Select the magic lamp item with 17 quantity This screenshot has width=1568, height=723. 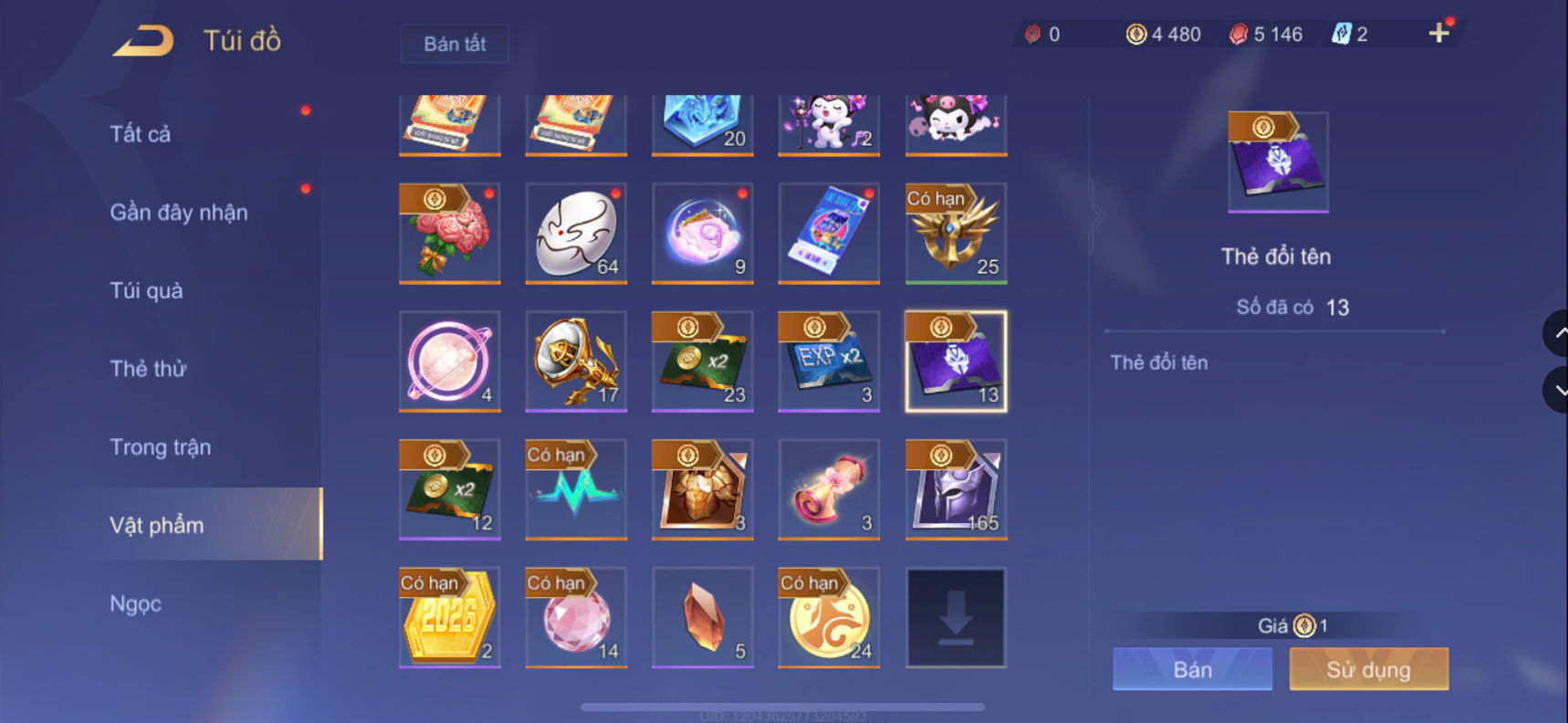pos(576,361)
